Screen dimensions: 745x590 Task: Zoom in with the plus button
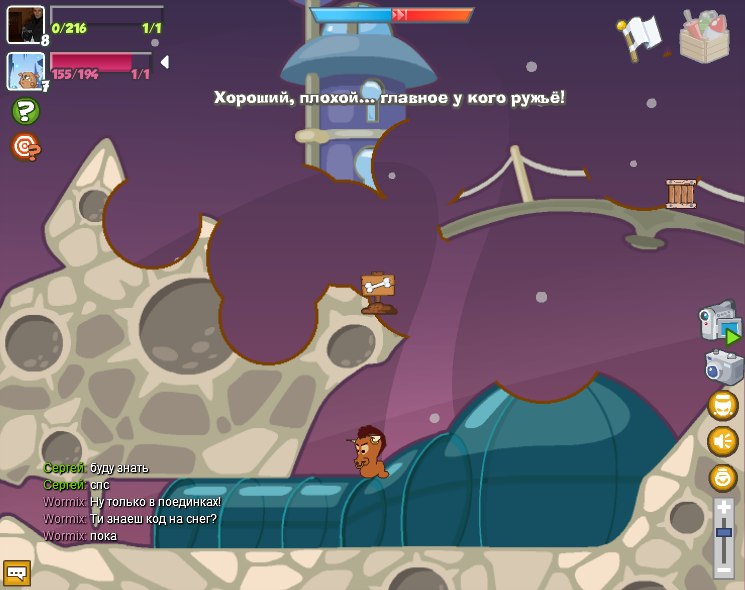(724, 508)
